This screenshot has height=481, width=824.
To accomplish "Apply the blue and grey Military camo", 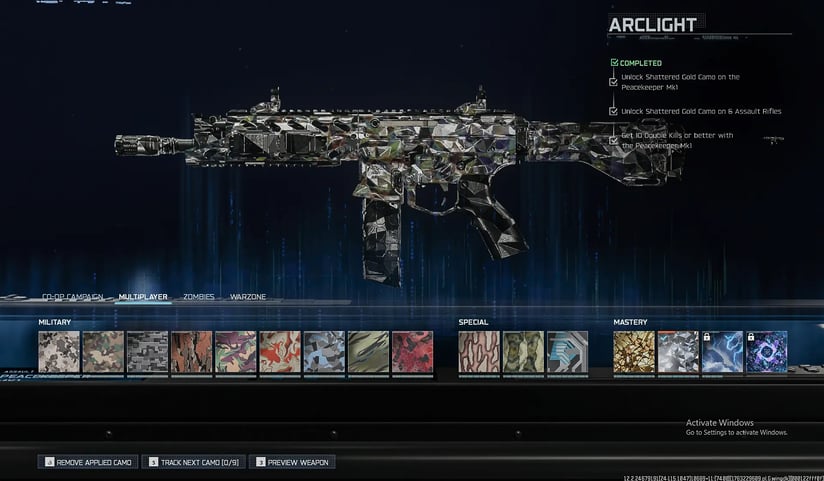I will [x=324, y=352].
